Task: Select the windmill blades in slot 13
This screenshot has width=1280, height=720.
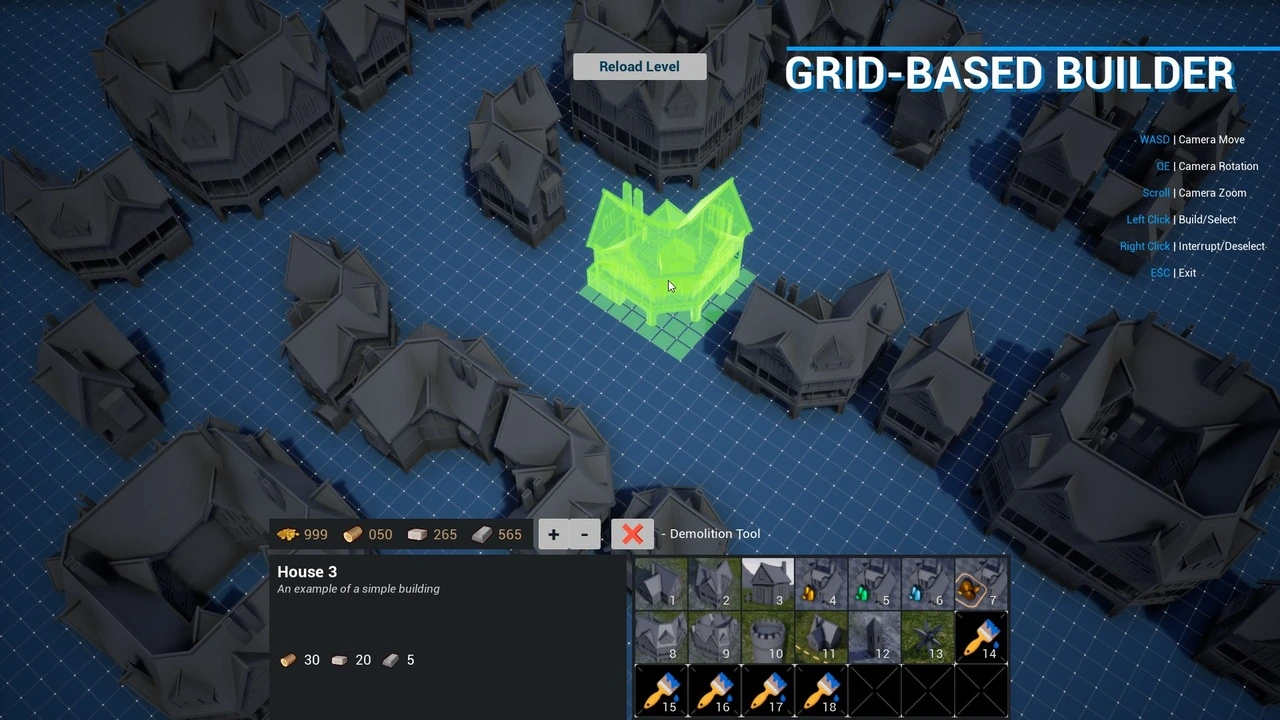Action: tap(927, 637)
